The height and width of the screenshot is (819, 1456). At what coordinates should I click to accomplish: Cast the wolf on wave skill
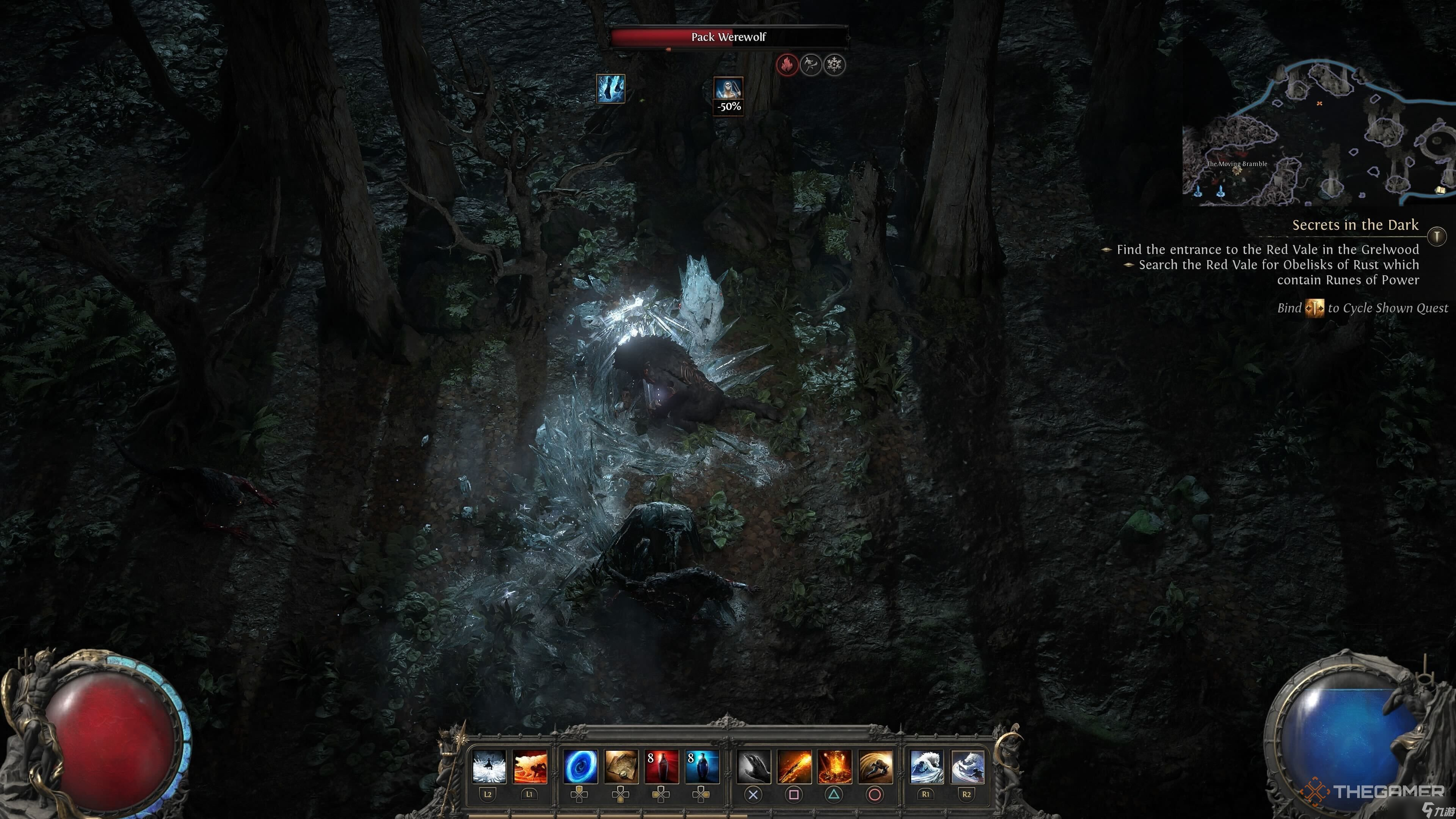926,766
